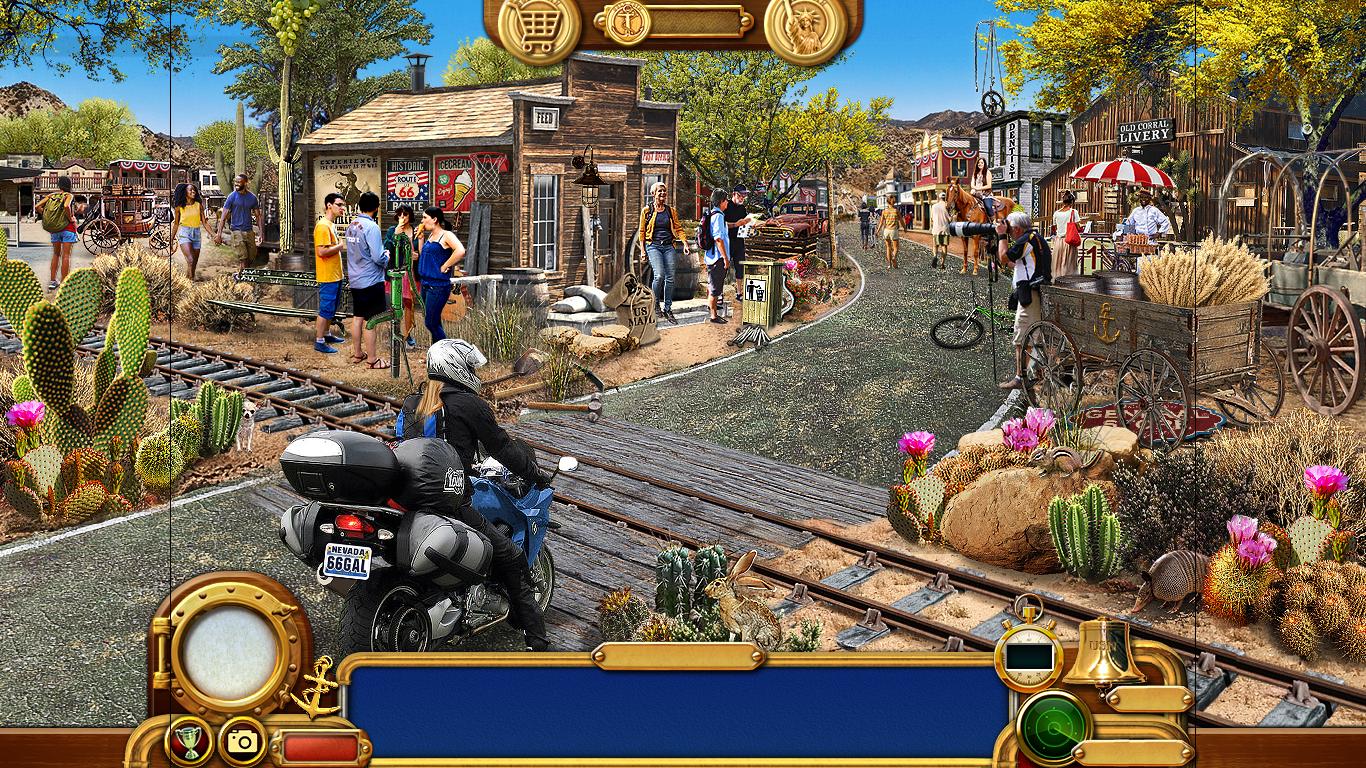Take a snapshot with the camera button
Image resolution: width=1366 pixels, height=768 pixels.
[242, 741]
